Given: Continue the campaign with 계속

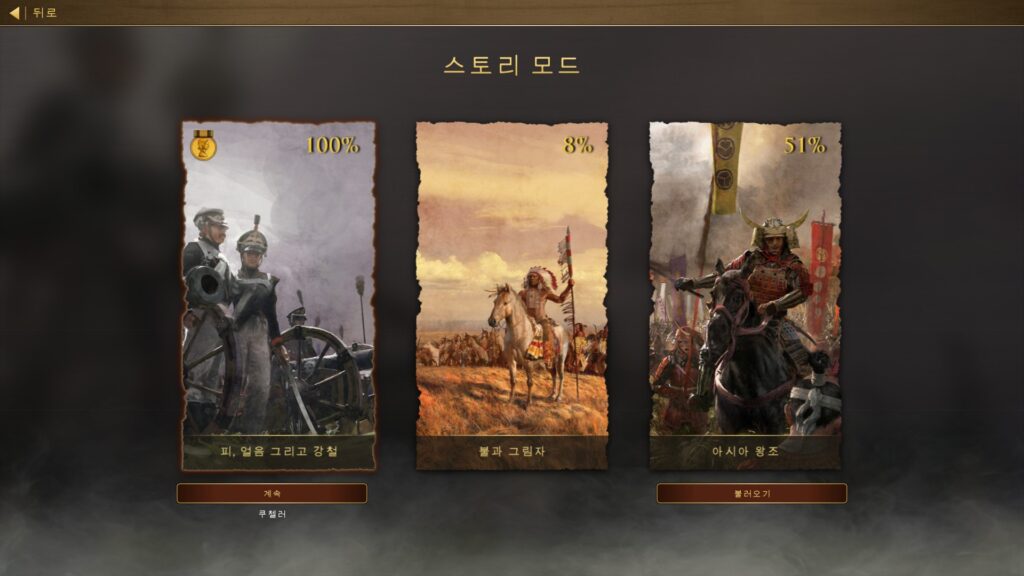Looking at the screenshot, I should point(272,493).
